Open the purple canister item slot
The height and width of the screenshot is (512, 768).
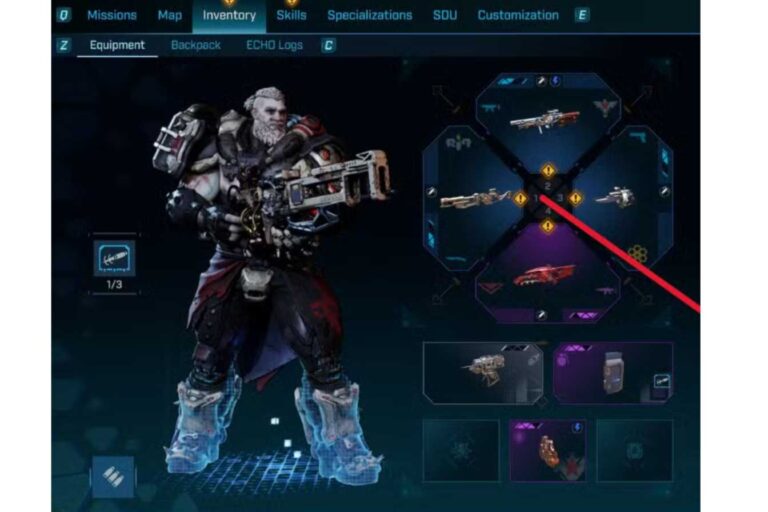click(x=612, y=373)
